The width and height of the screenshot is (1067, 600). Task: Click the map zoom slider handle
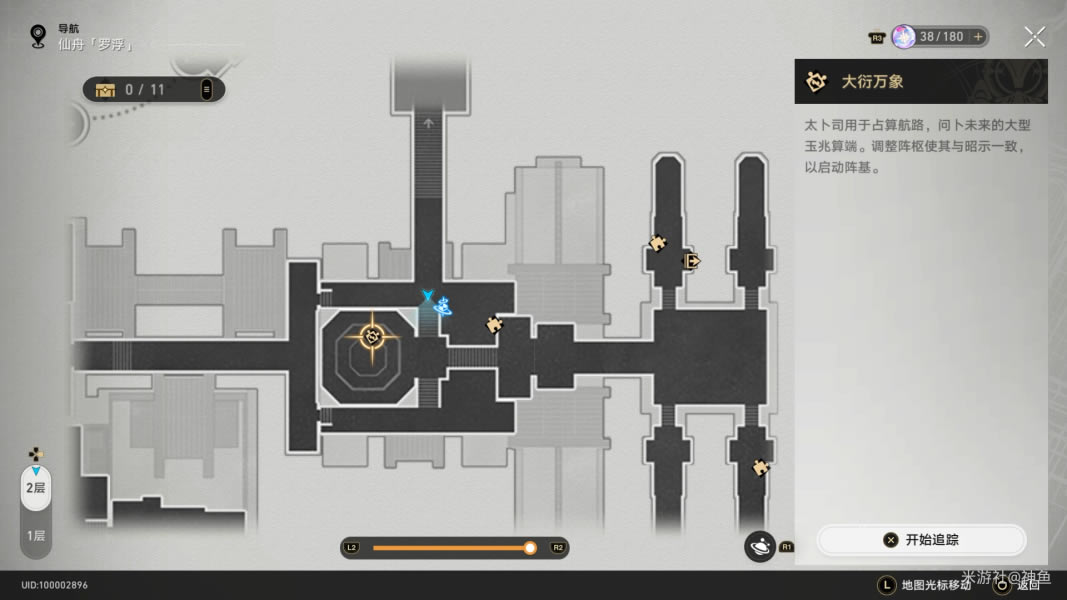click(530, 548)
